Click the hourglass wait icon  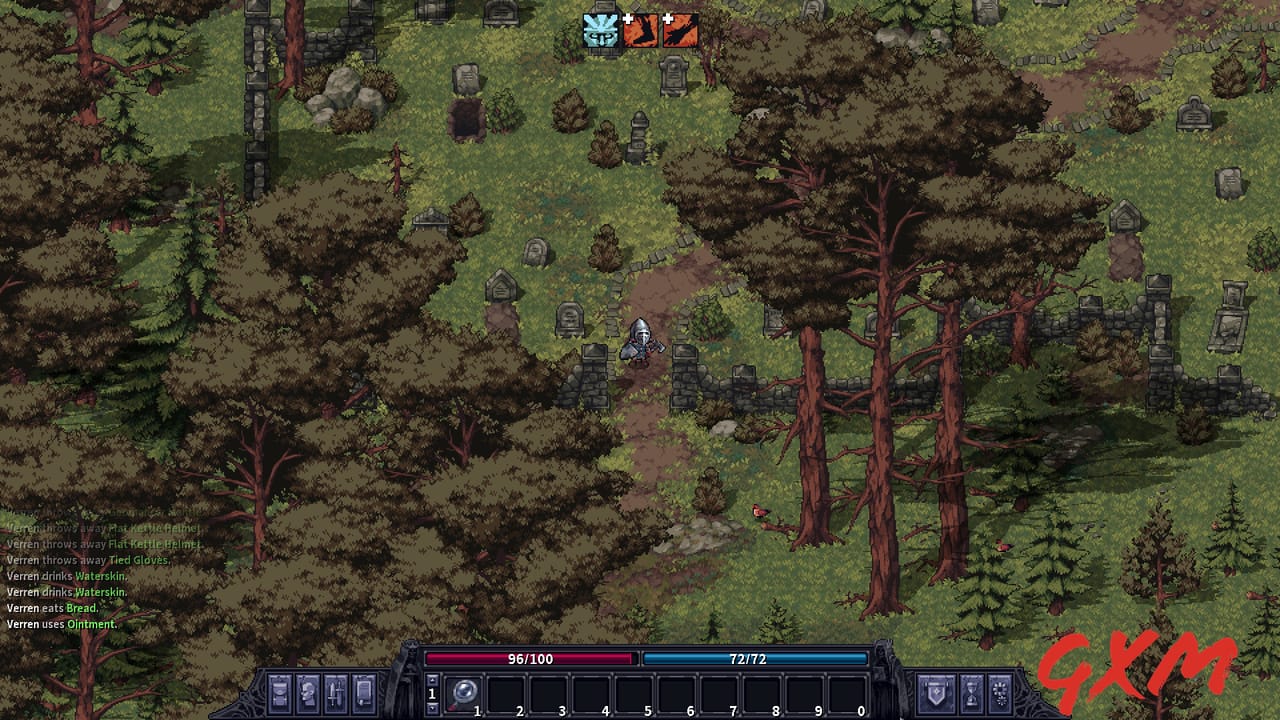972,692
